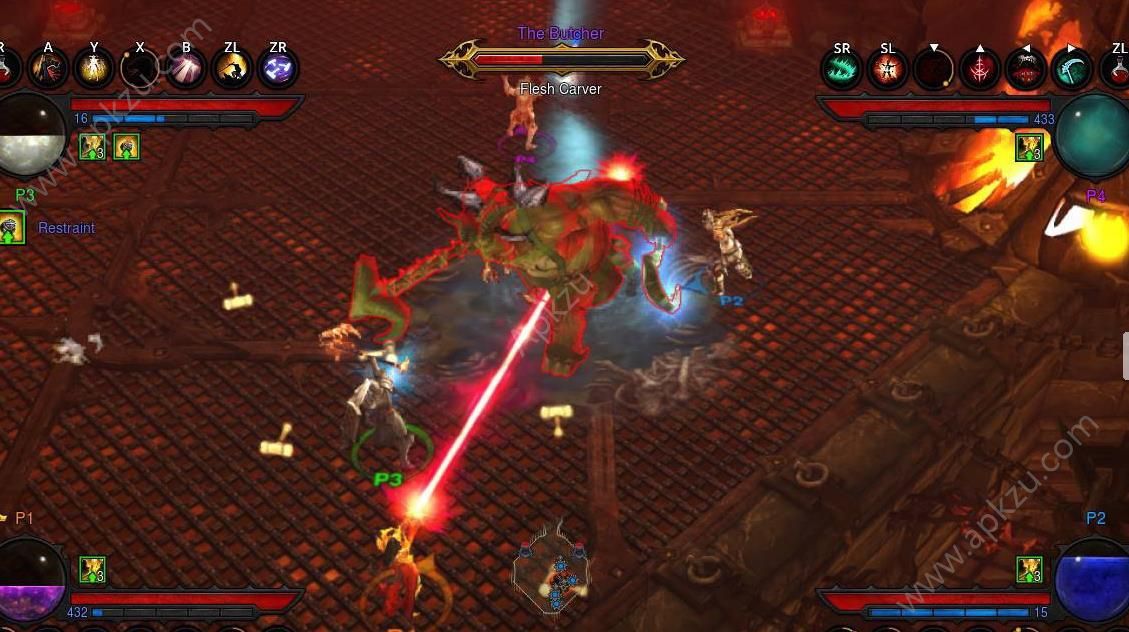
Task: Activate the purple lightning orb skill
Action: point(277,69)
